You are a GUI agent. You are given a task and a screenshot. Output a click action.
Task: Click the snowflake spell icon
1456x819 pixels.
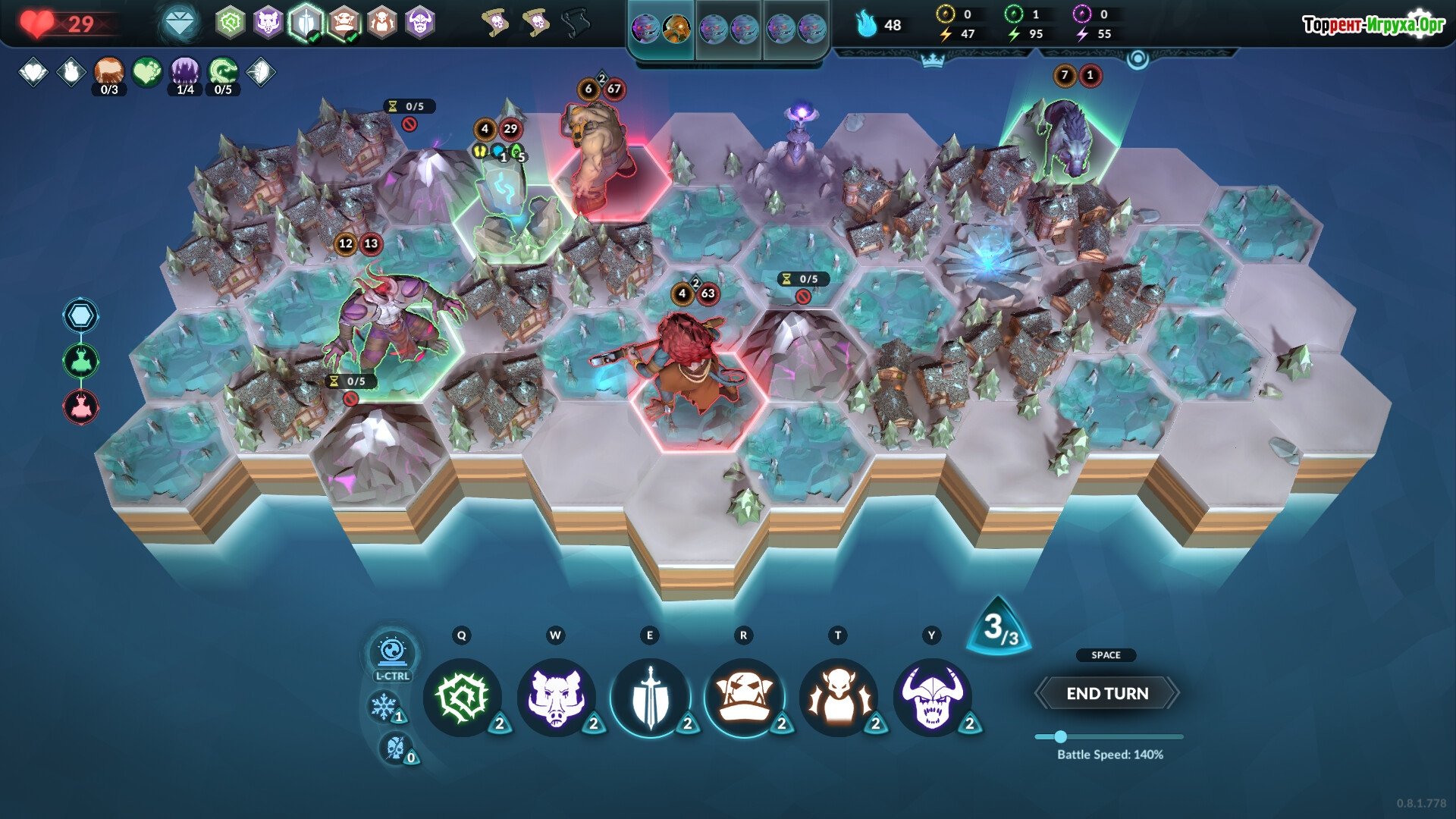(384, 707)
